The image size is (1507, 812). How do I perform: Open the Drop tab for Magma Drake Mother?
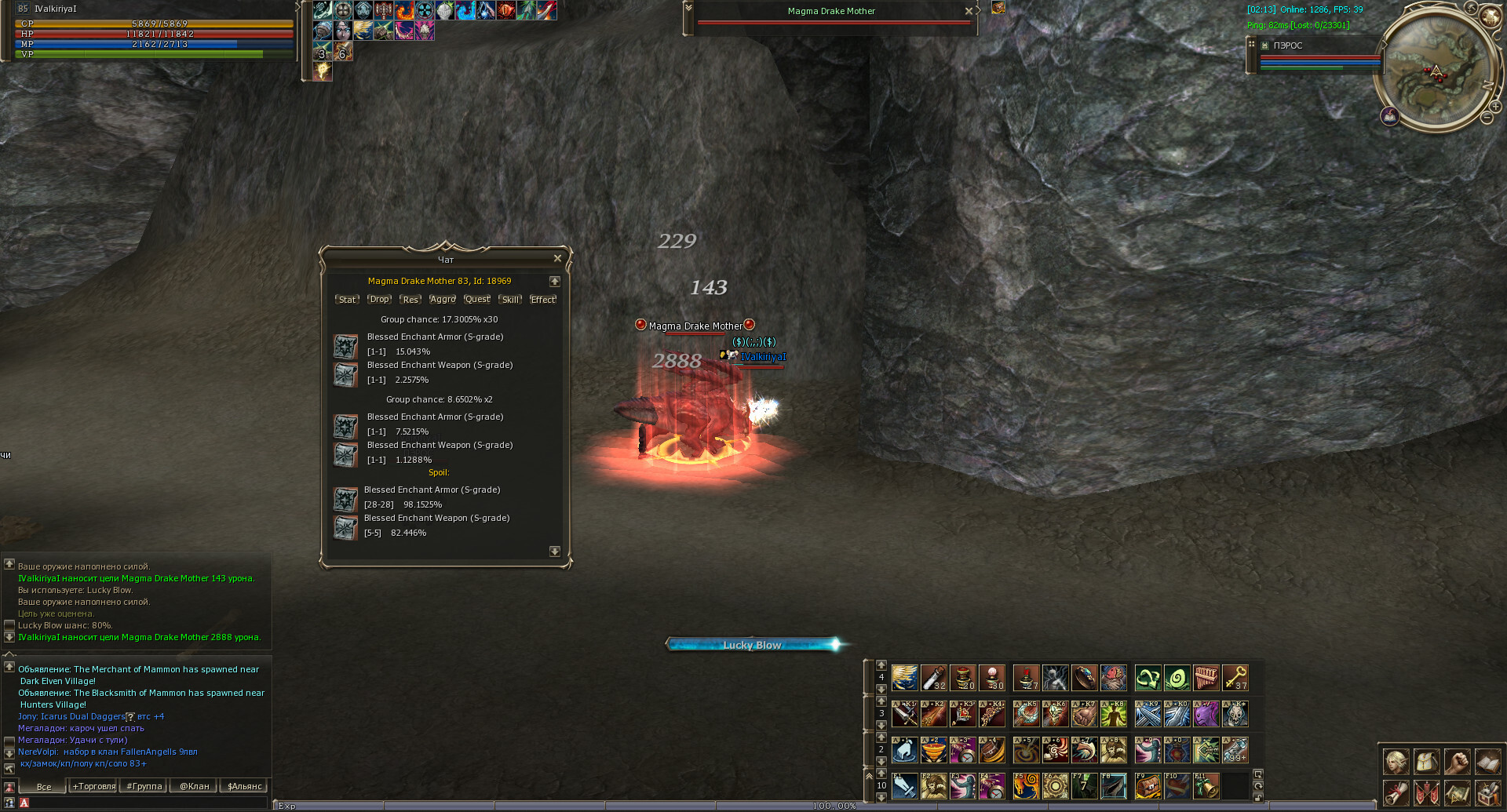point(379,300)
